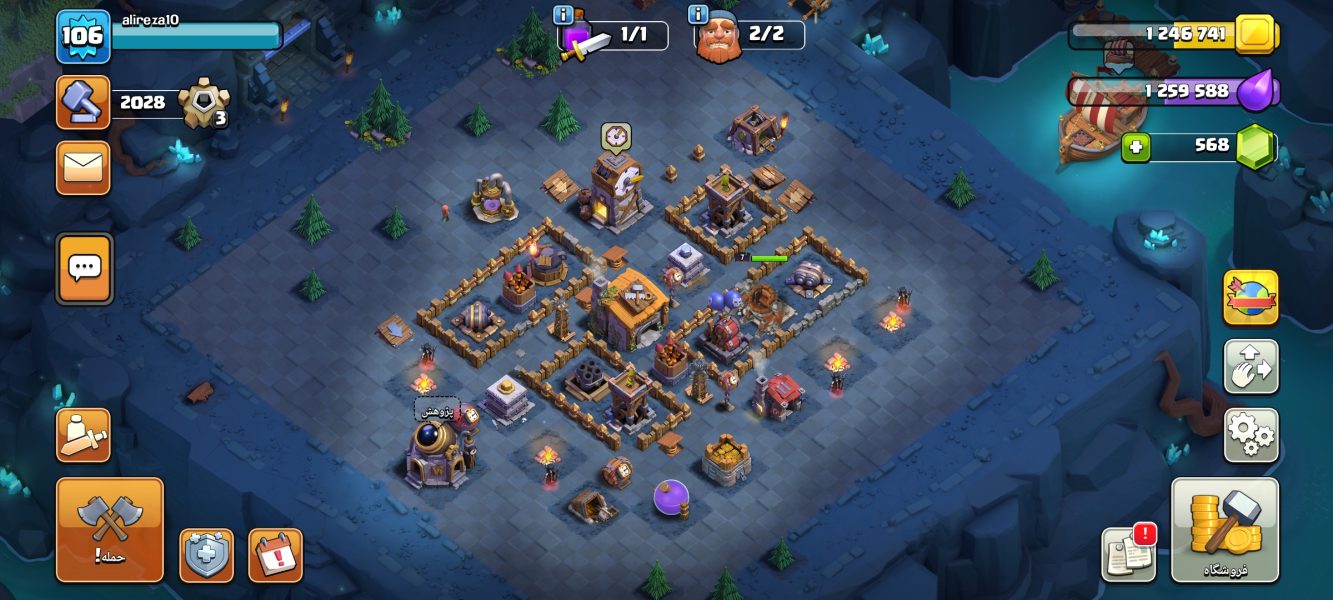The width and height of the screenshot is (1333, 600).
Task: Open the news page with red alert
Action: coord(1129,553)
